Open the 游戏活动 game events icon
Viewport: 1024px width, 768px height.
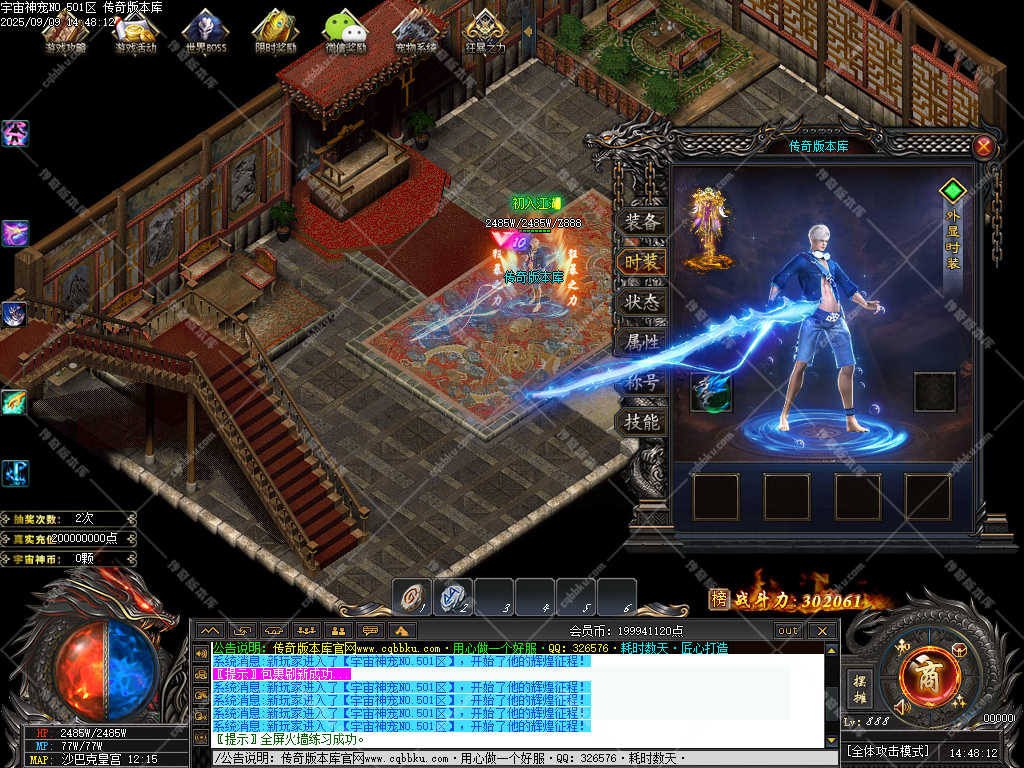pos(135,32)
